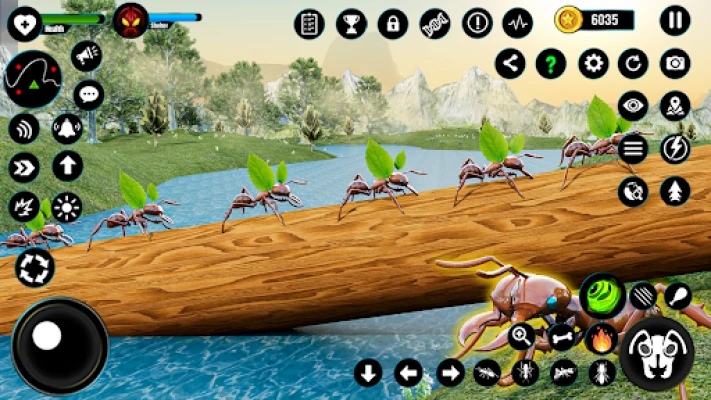Use the fire attack ability

(600, 336)
